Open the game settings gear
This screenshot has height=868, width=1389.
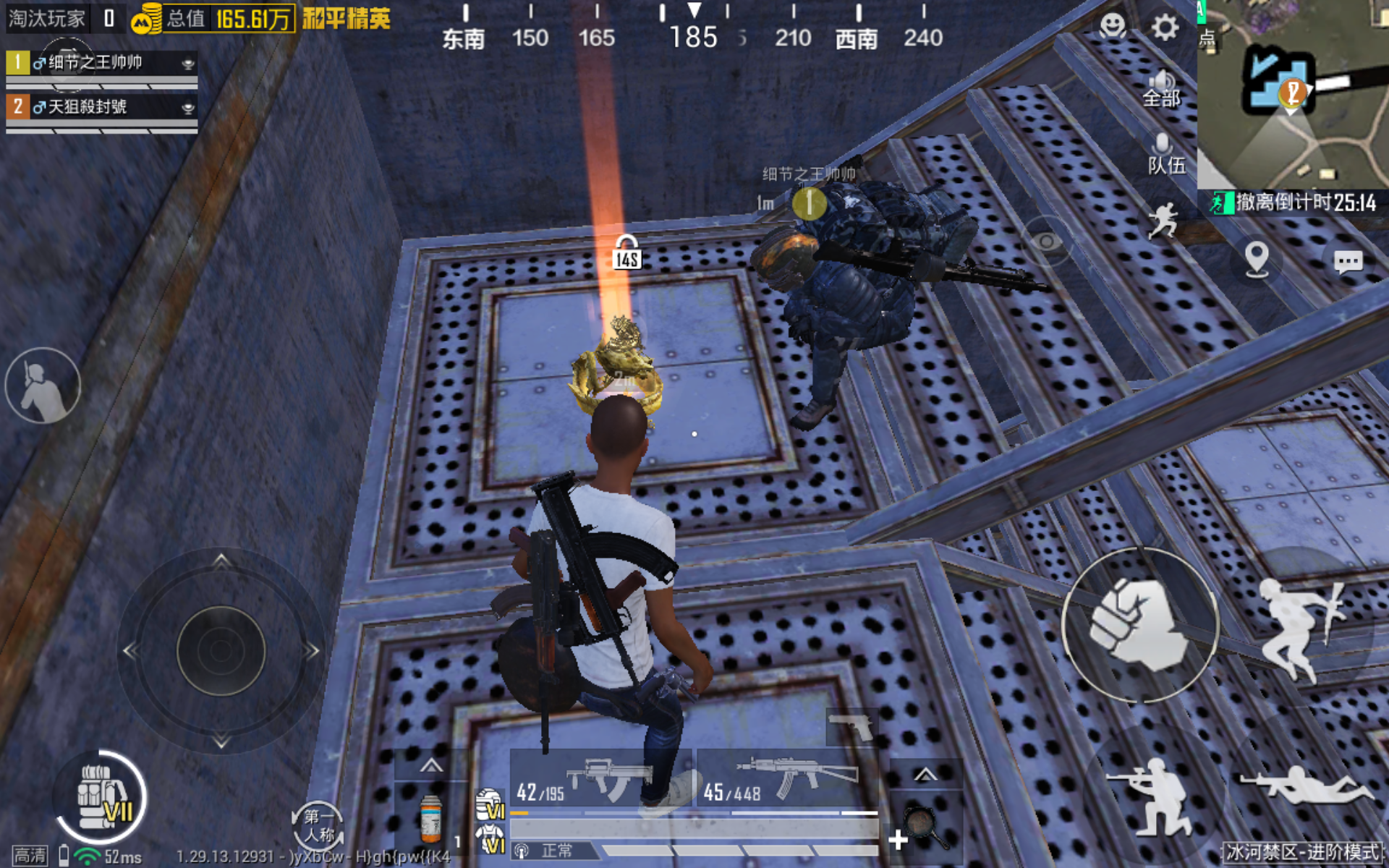1163,27
